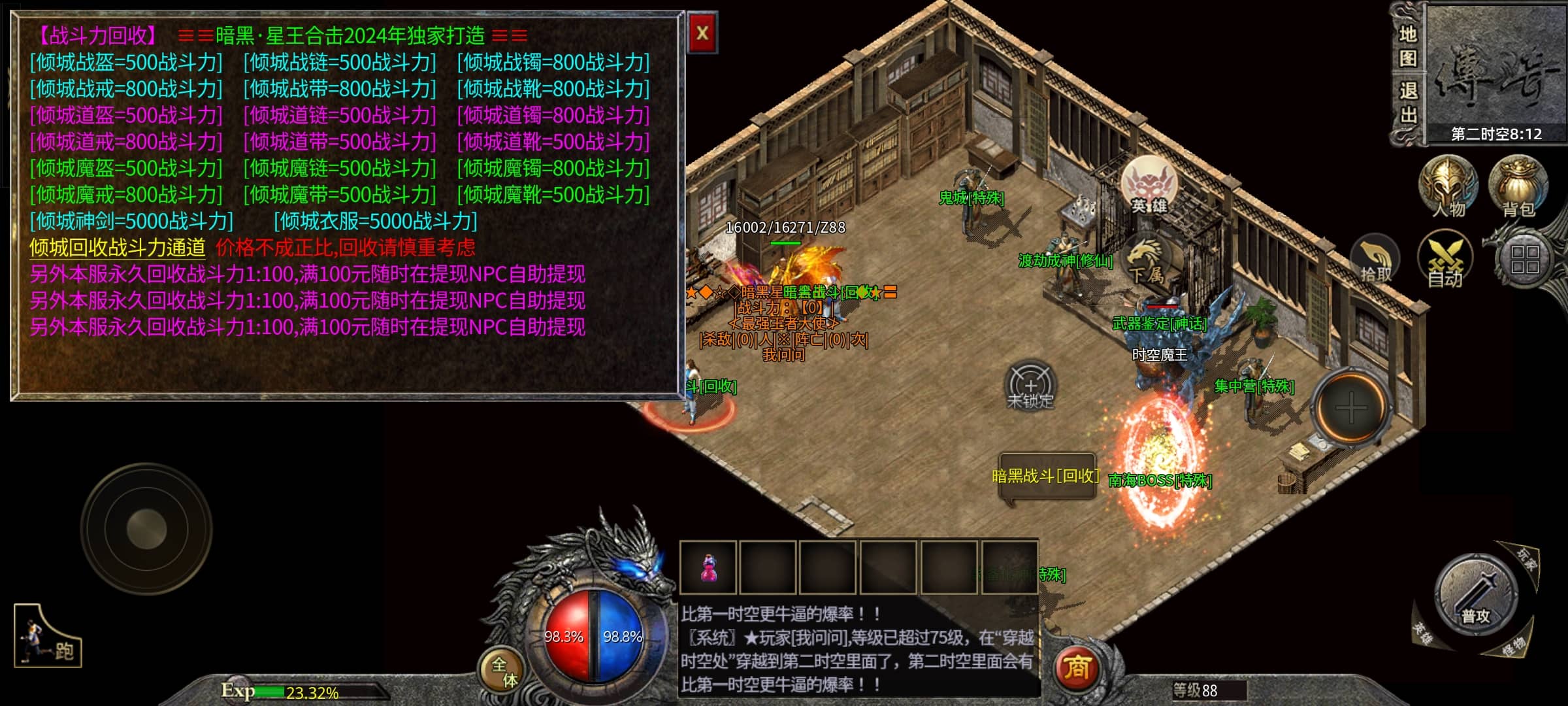
Task: Tap the 退出 exit button
Action: point(1407,103)
